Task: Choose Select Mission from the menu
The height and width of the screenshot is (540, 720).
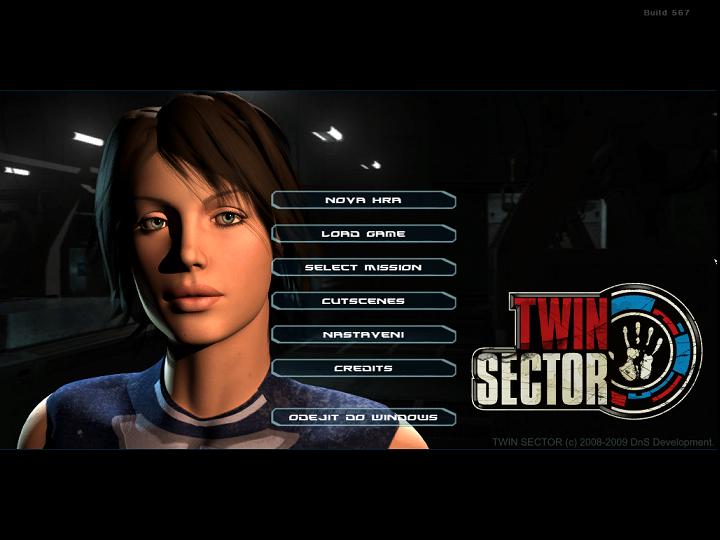Action: (363, 268)
